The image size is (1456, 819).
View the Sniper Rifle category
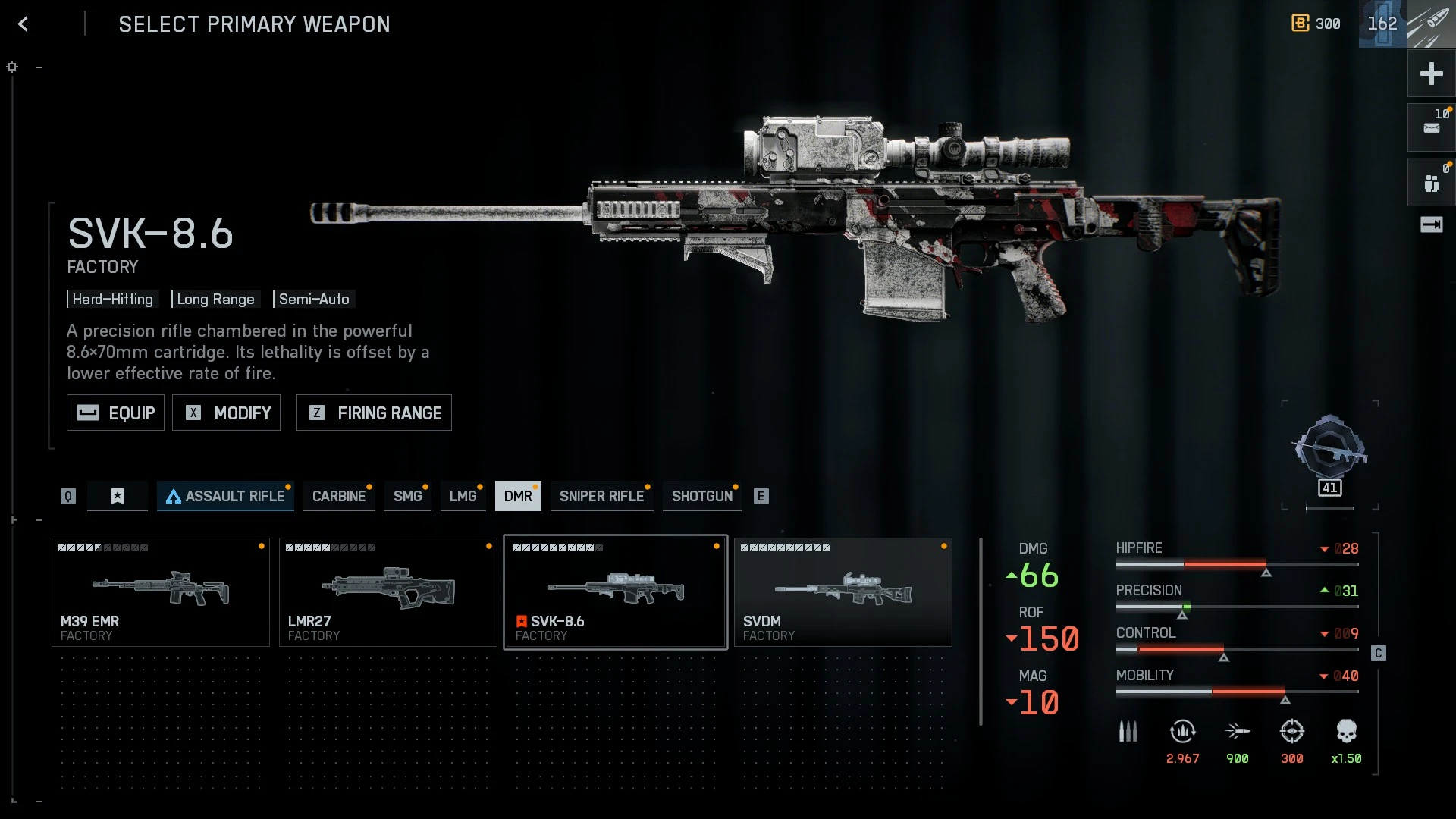pos(601,496)
